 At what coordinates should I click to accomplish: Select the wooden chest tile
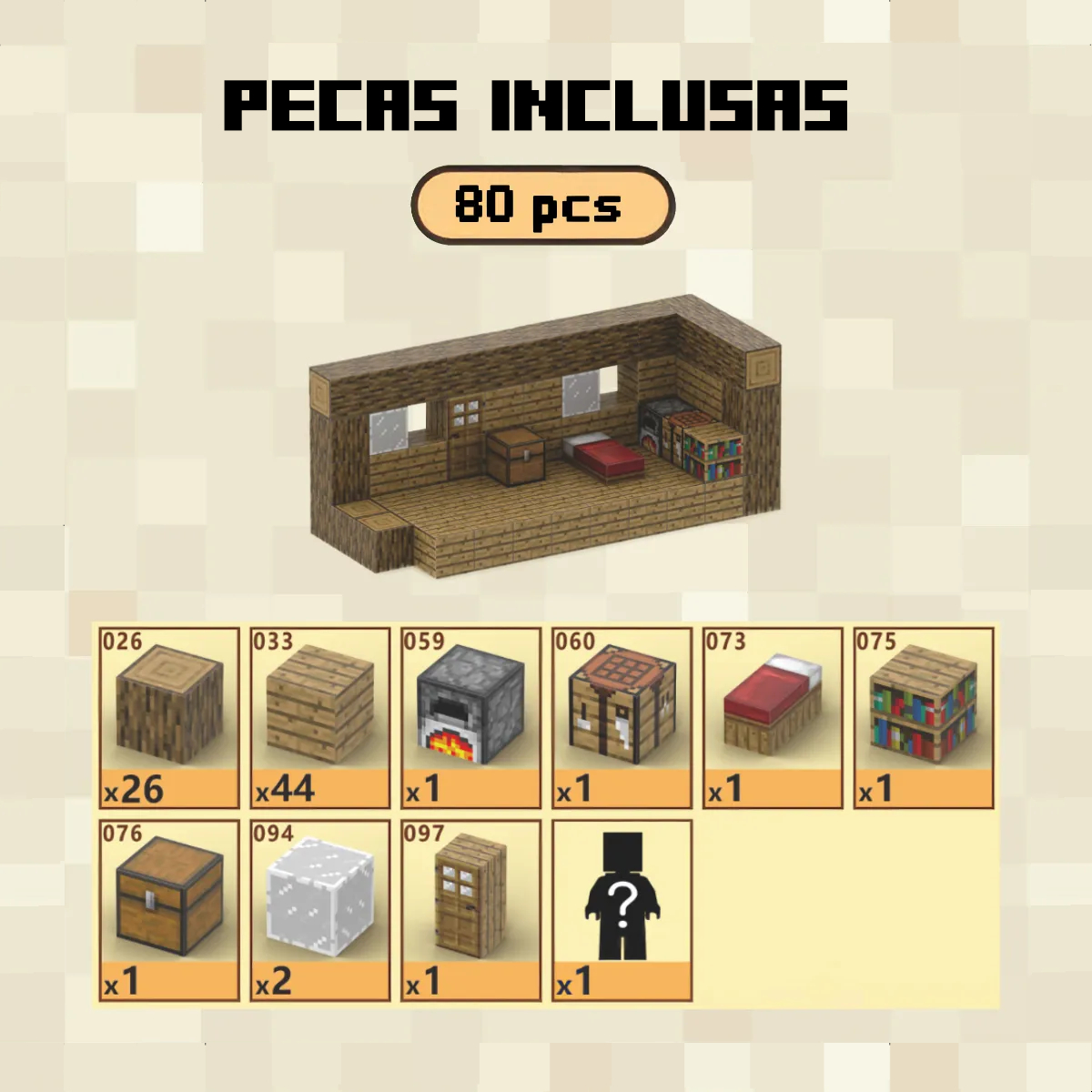(x=169, y=909)
